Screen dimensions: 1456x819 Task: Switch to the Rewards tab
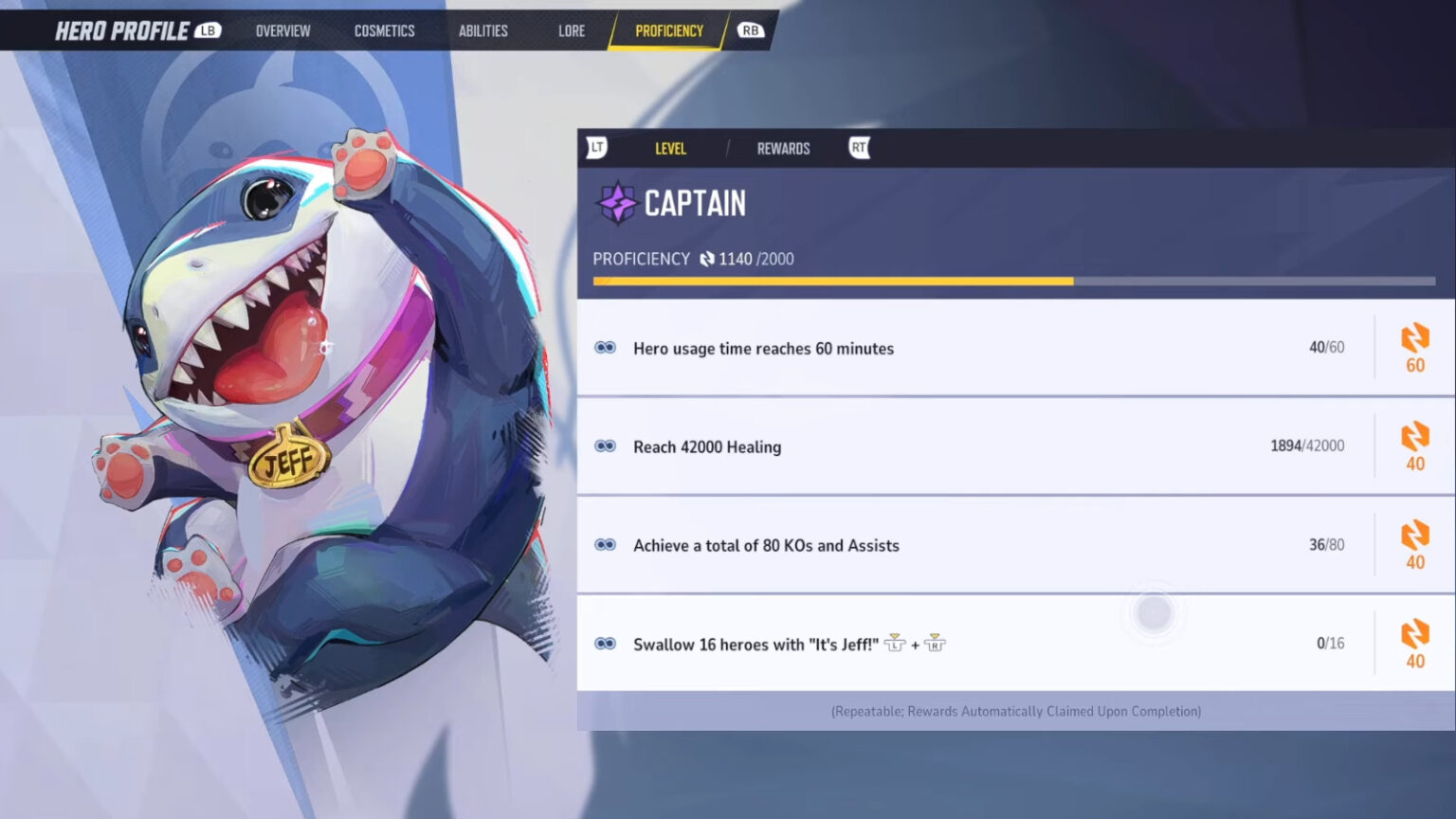coord(783,148)
